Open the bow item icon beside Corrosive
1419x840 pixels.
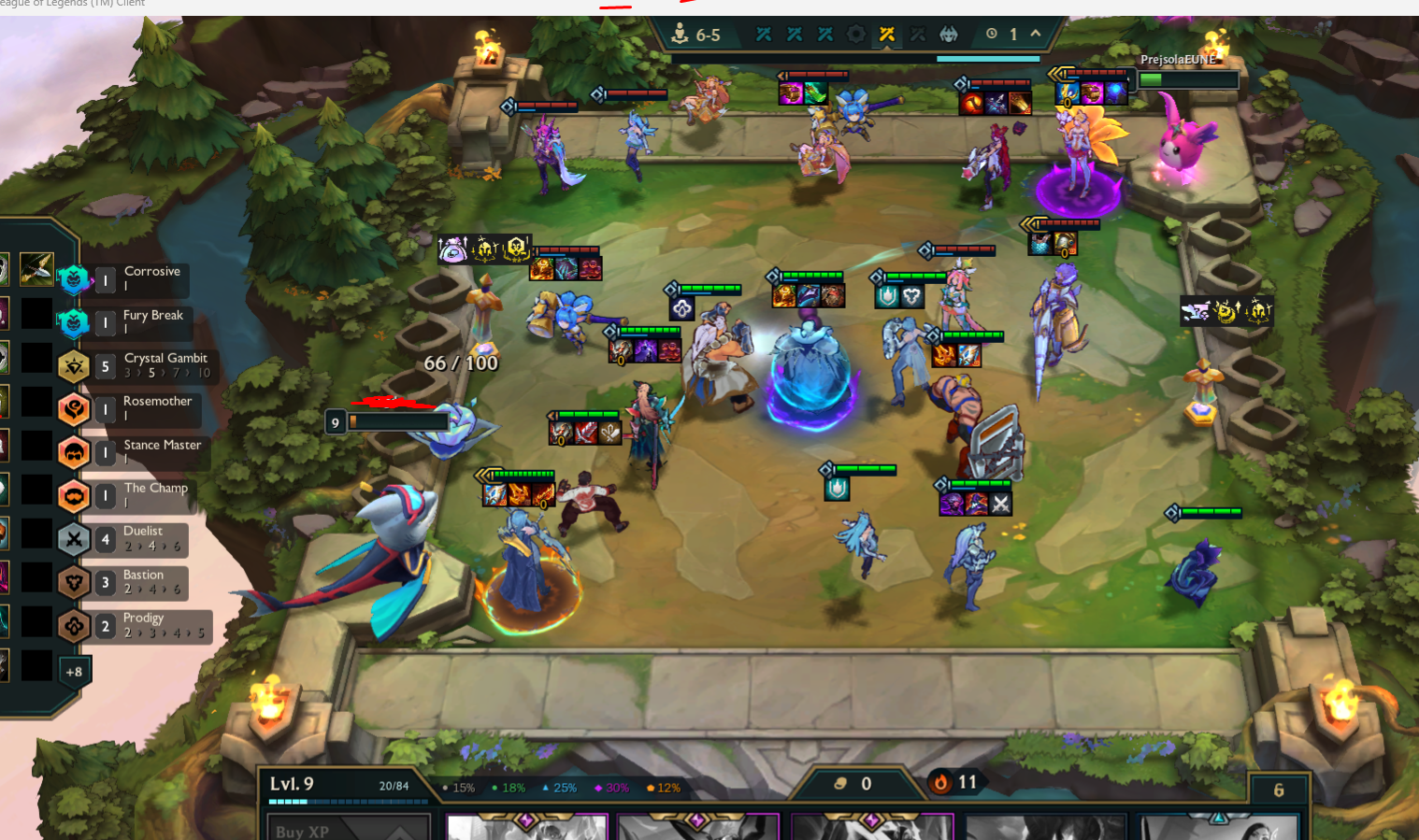(36, 269)
